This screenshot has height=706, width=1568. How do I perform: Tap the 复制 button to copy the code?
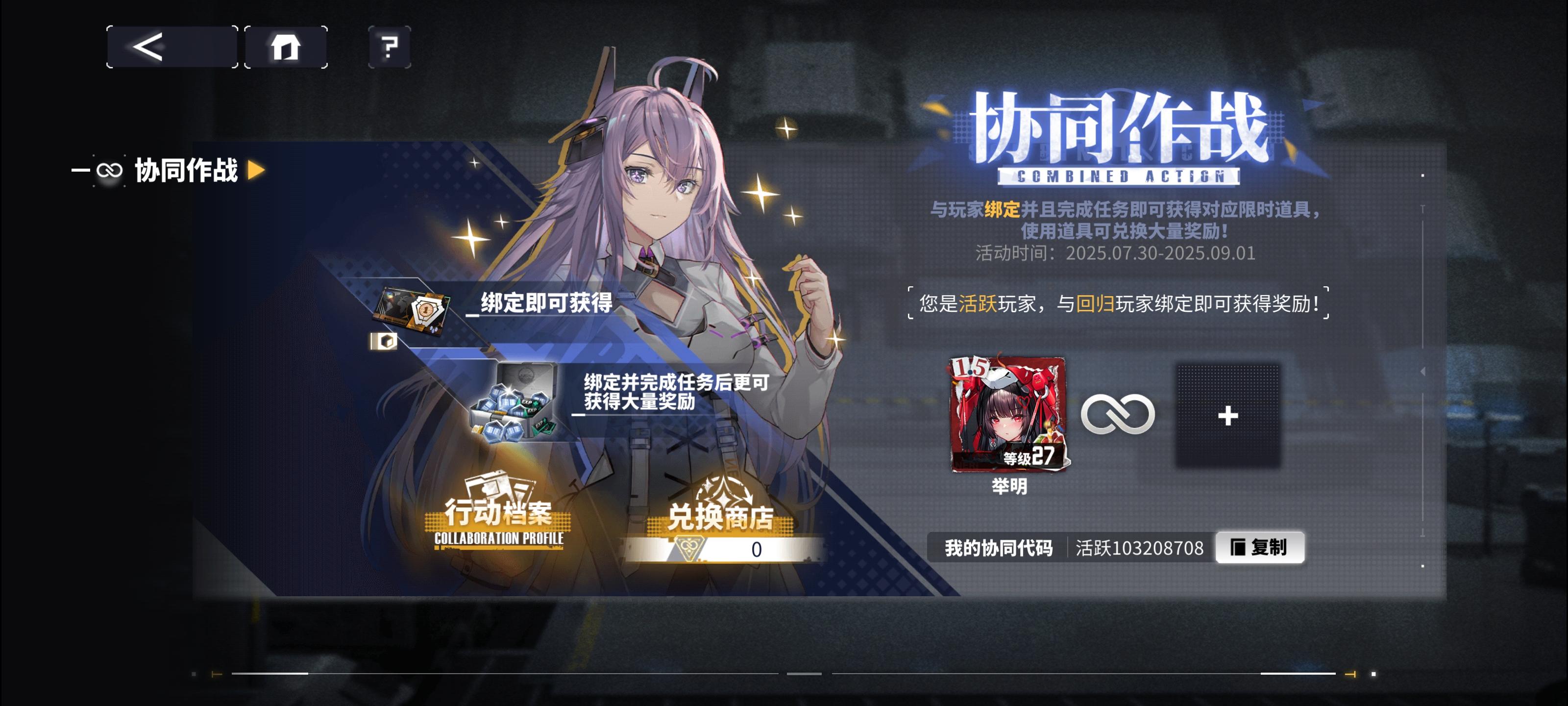pos(1260,548)
